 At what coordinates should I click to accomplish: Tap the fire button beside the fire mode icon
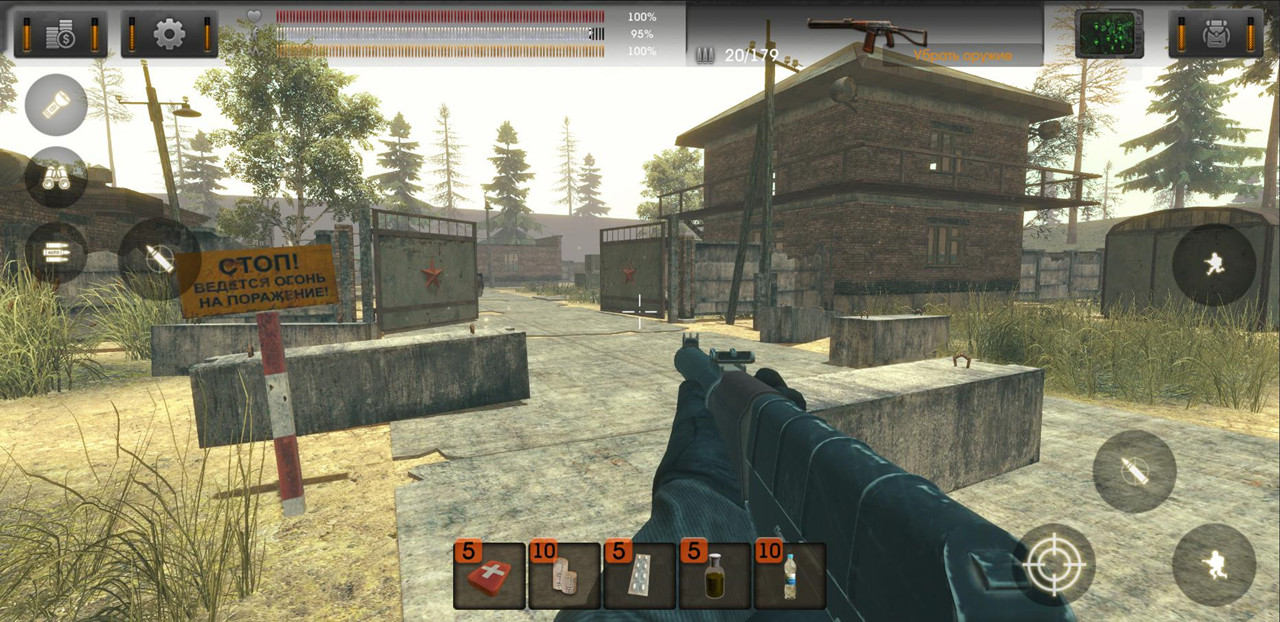click(158, 258)
